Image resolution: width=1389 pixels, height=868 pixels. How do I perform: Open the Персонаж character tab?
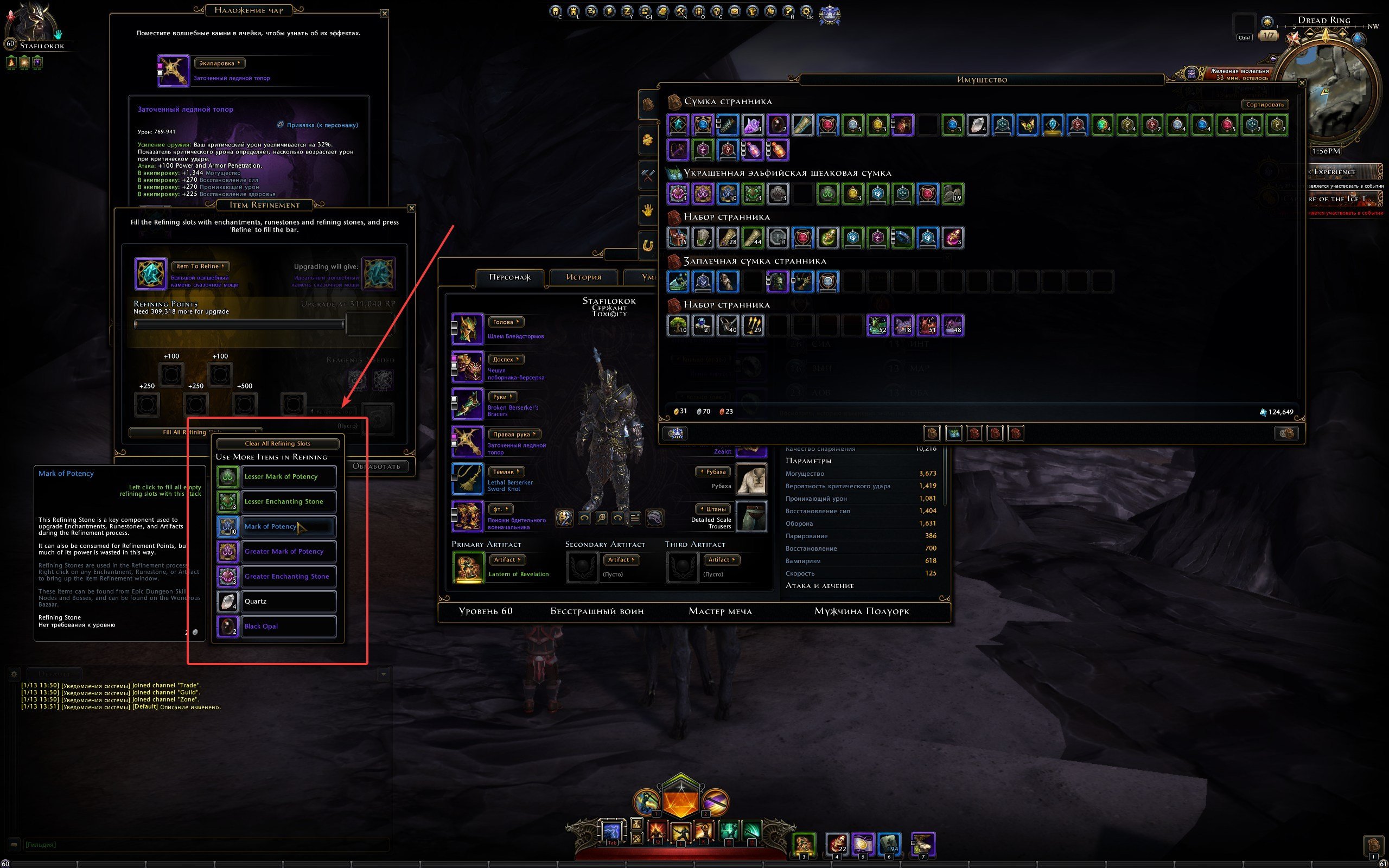509,277
